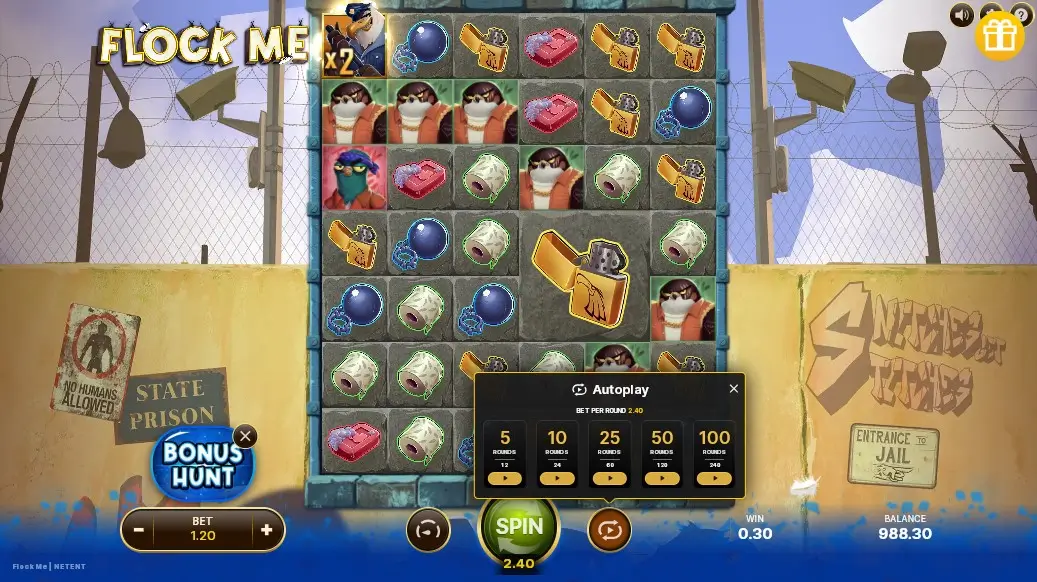Viewport: 1037px width, 582px height.
Task: Begin 50 rounds of autoplay
Action: [x=662, y=478]
